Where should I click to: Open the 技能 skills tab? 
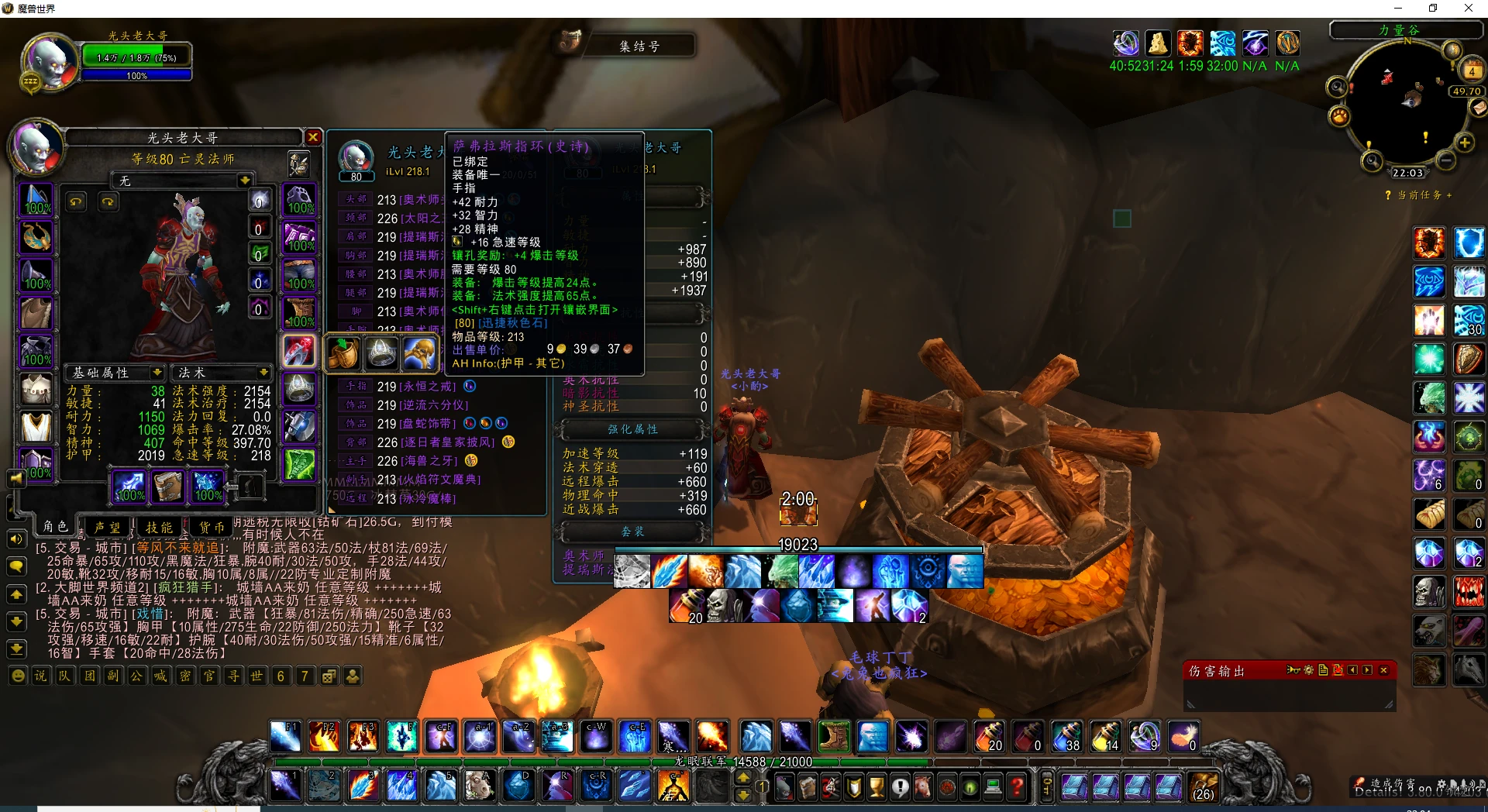[160, 527]
